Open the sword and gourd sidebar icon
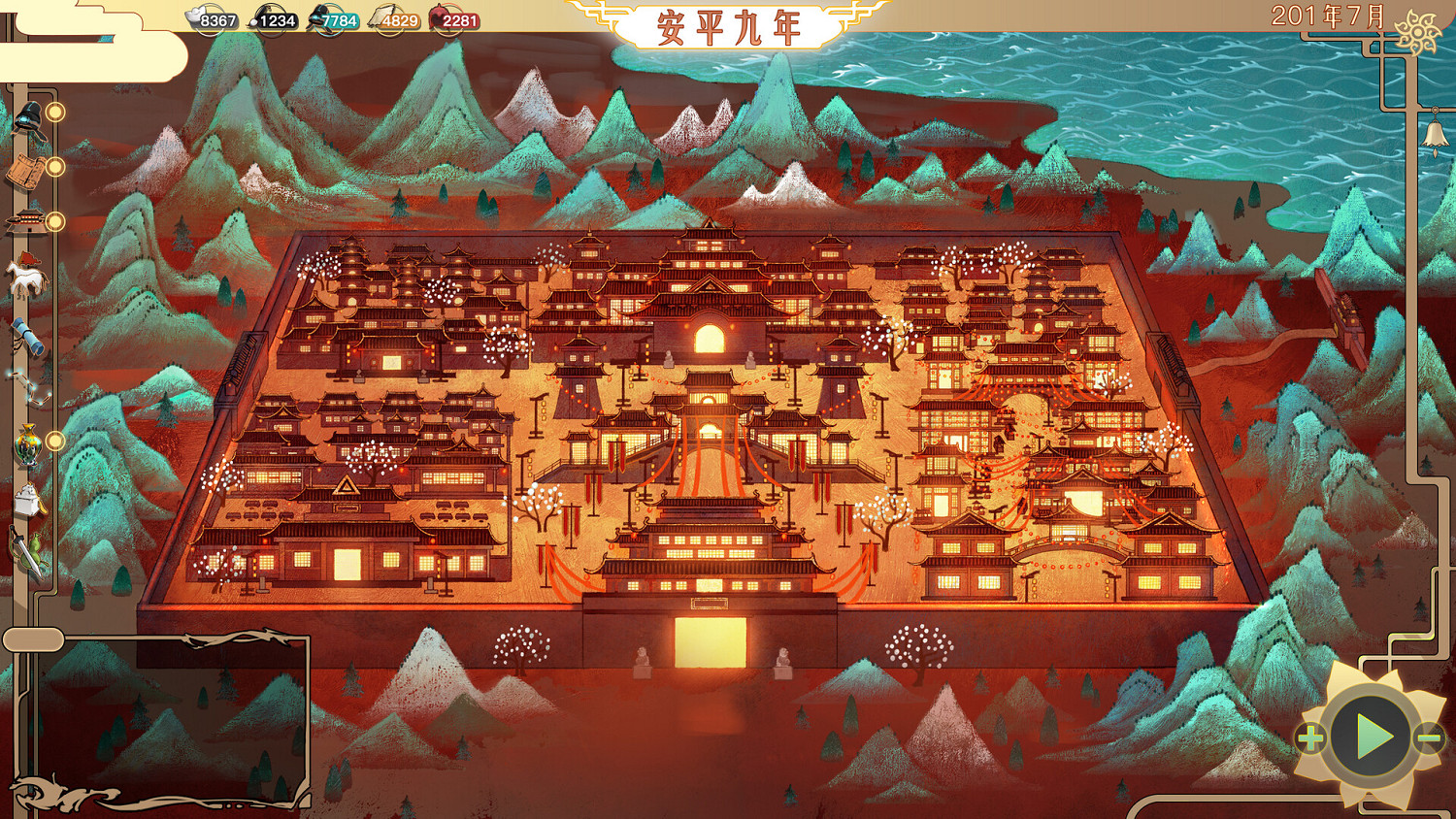Screen dimensions: 1456x819 click(27, 548)
